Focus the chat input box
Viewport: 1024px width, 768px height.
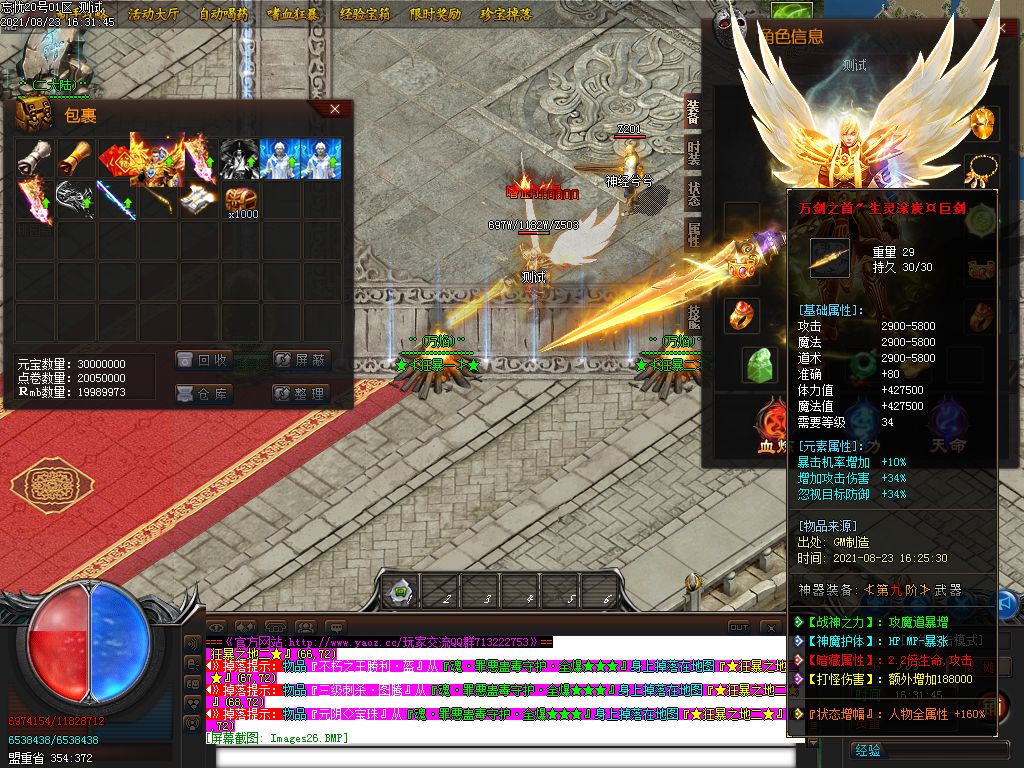500,755
